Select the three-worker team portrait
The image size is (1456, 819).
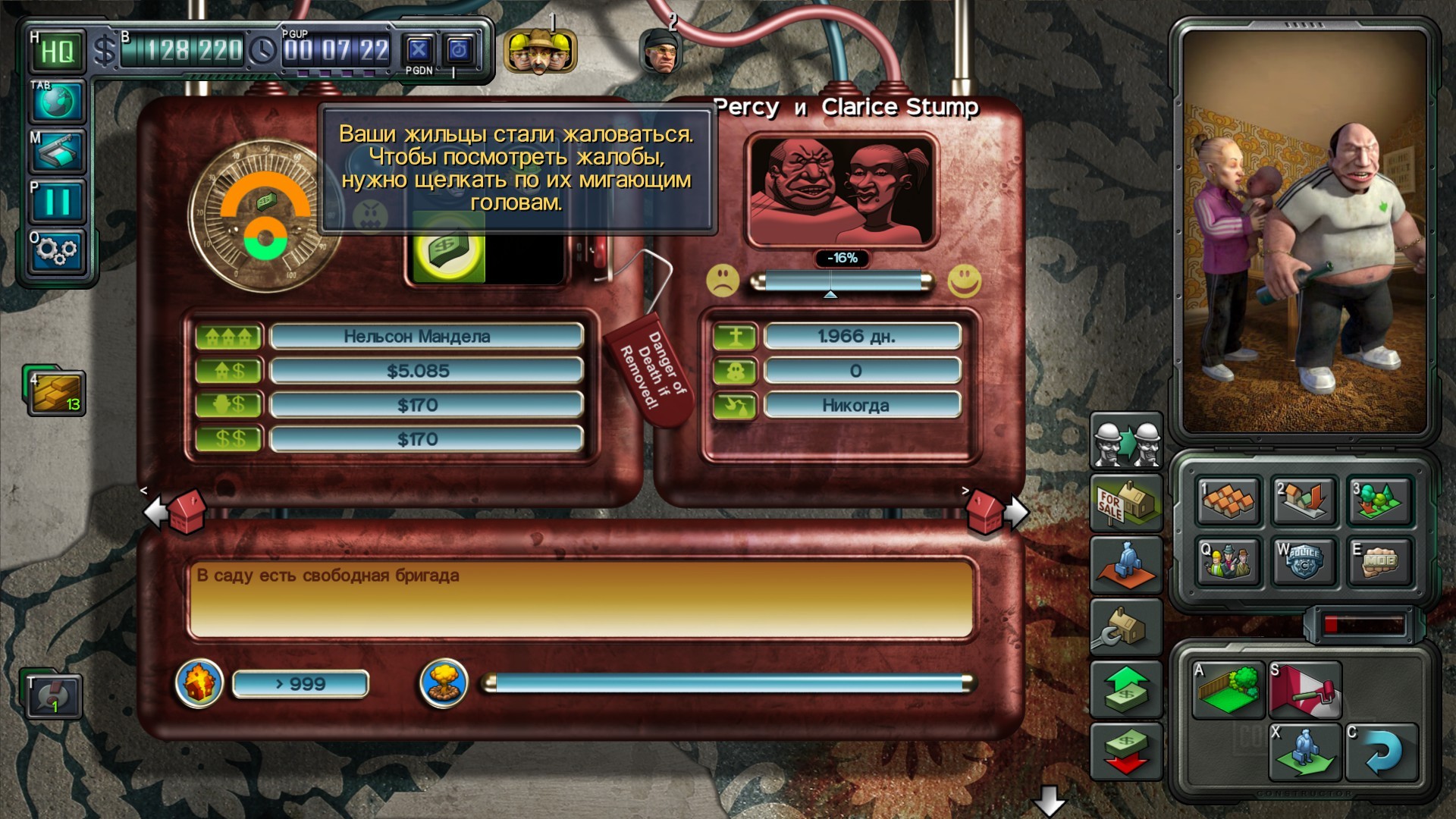[539, 52]
